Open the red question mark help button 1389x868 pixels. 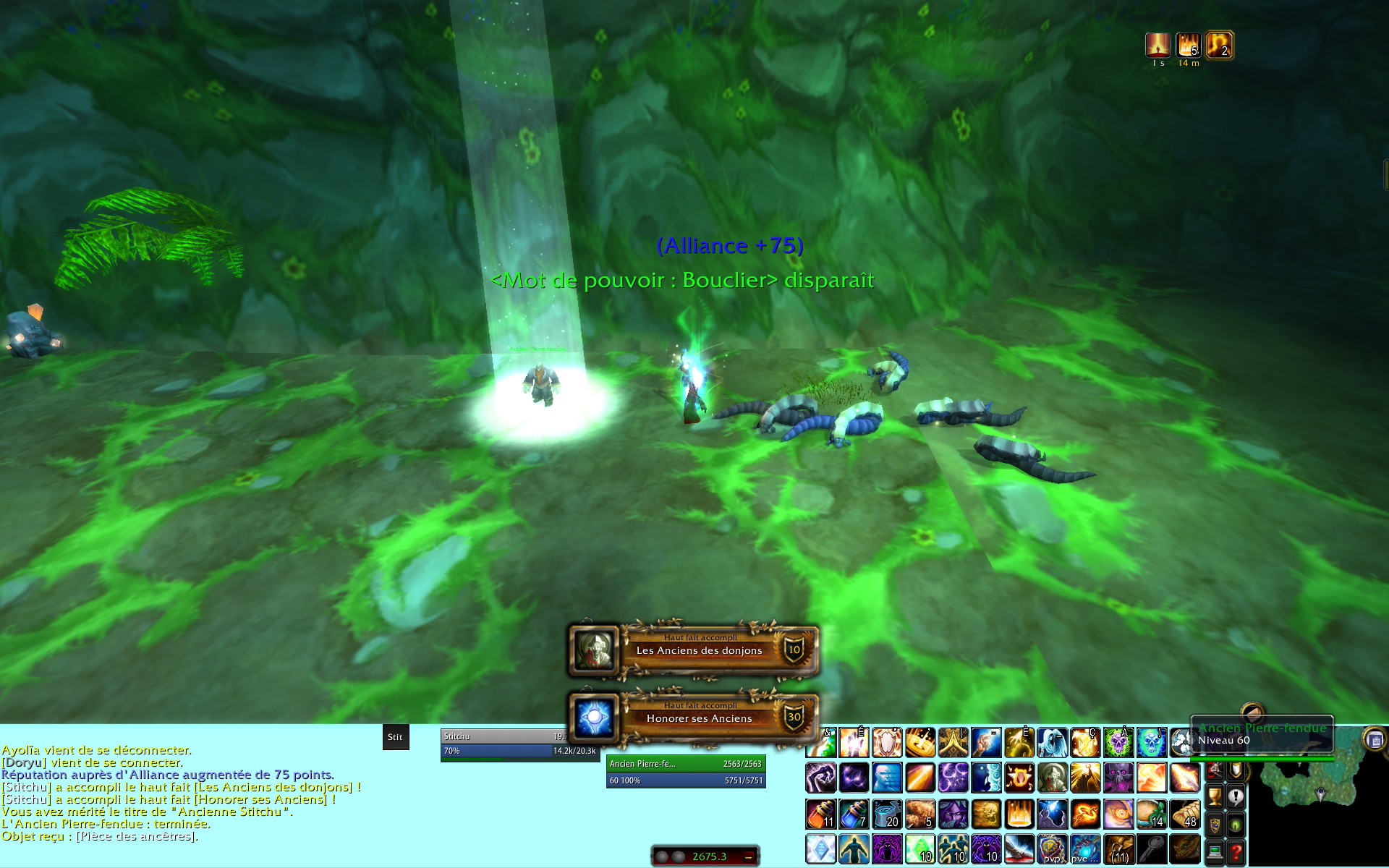1236,853
